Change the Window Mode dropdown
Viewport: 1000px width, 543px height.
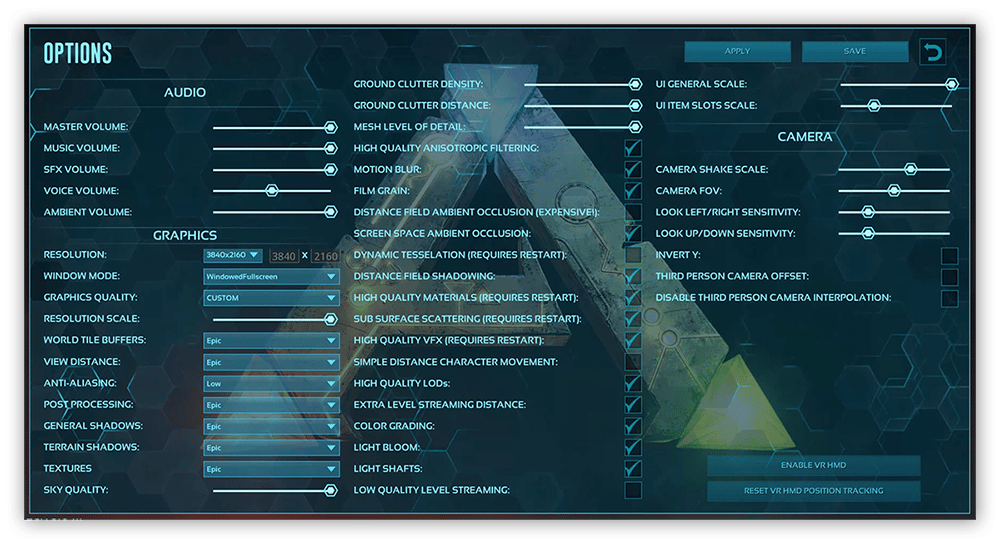click(271, 276)
